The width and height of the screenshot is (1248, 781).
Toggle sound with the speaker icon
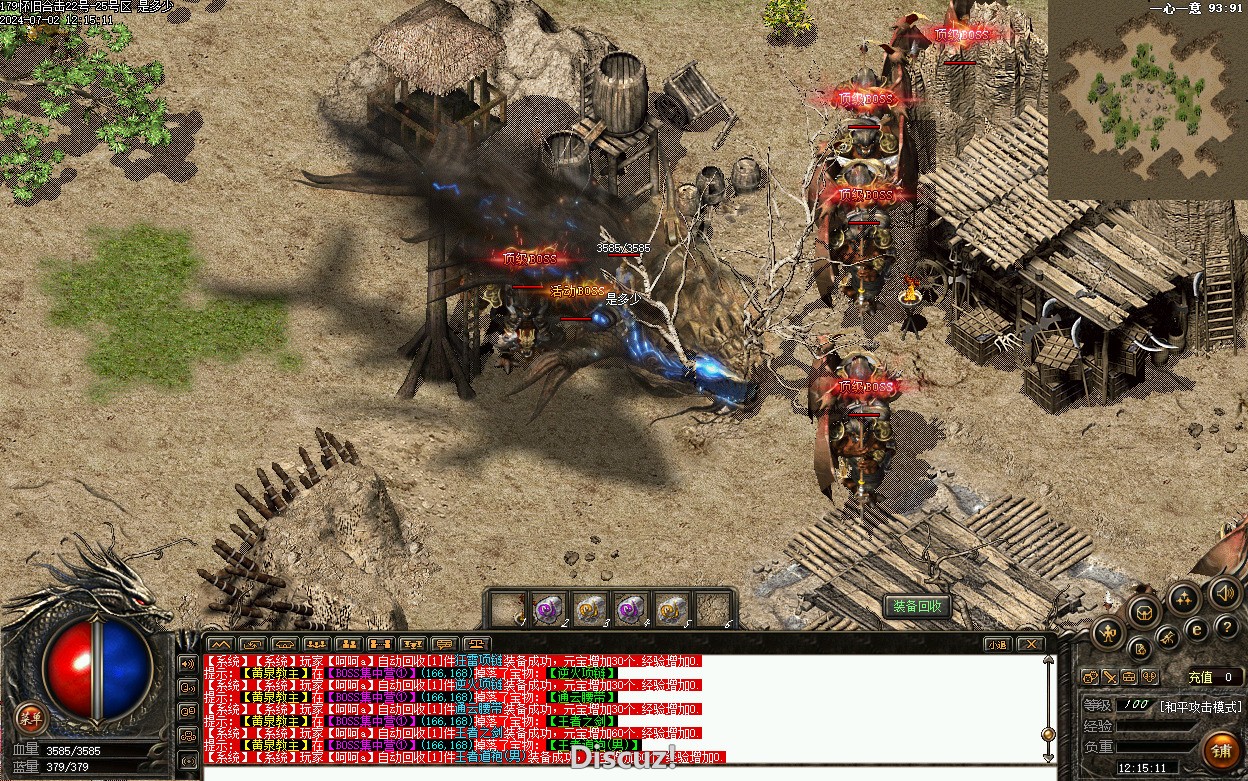pyautogui.click(x=1225, y=593)
